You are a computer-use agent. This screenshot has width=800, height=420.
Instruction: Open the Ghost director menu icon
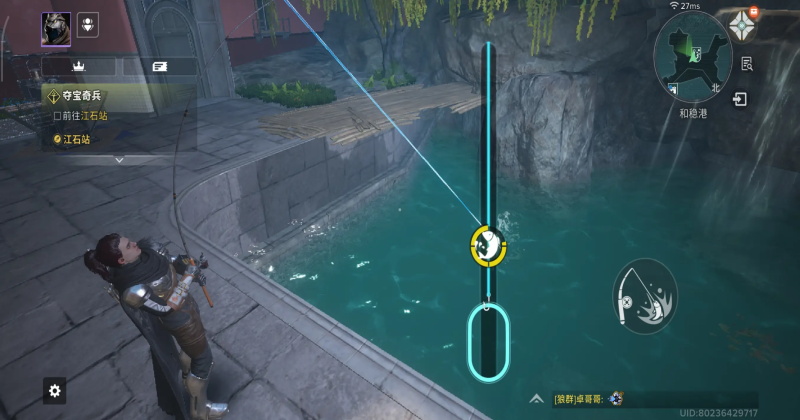click(x=741, y=26)
